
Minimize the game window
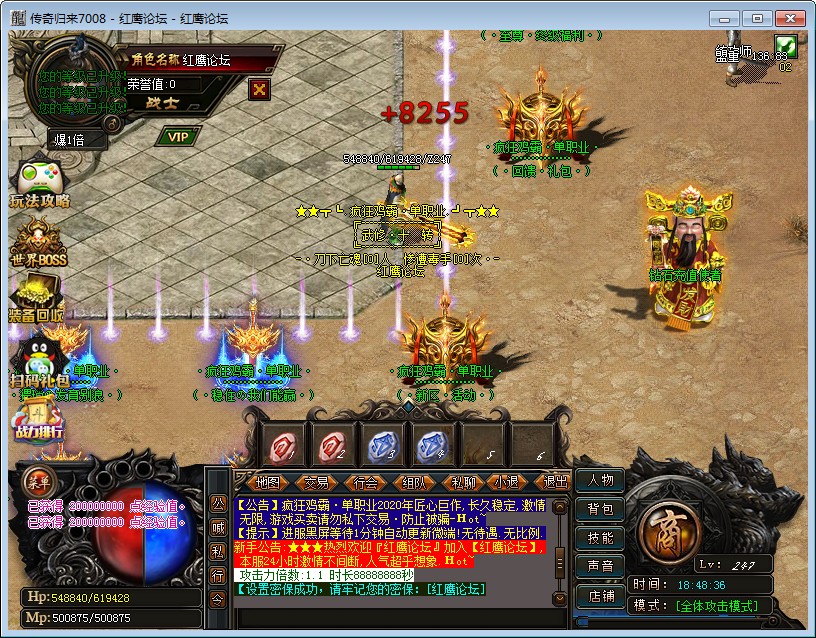click(729, 18)
